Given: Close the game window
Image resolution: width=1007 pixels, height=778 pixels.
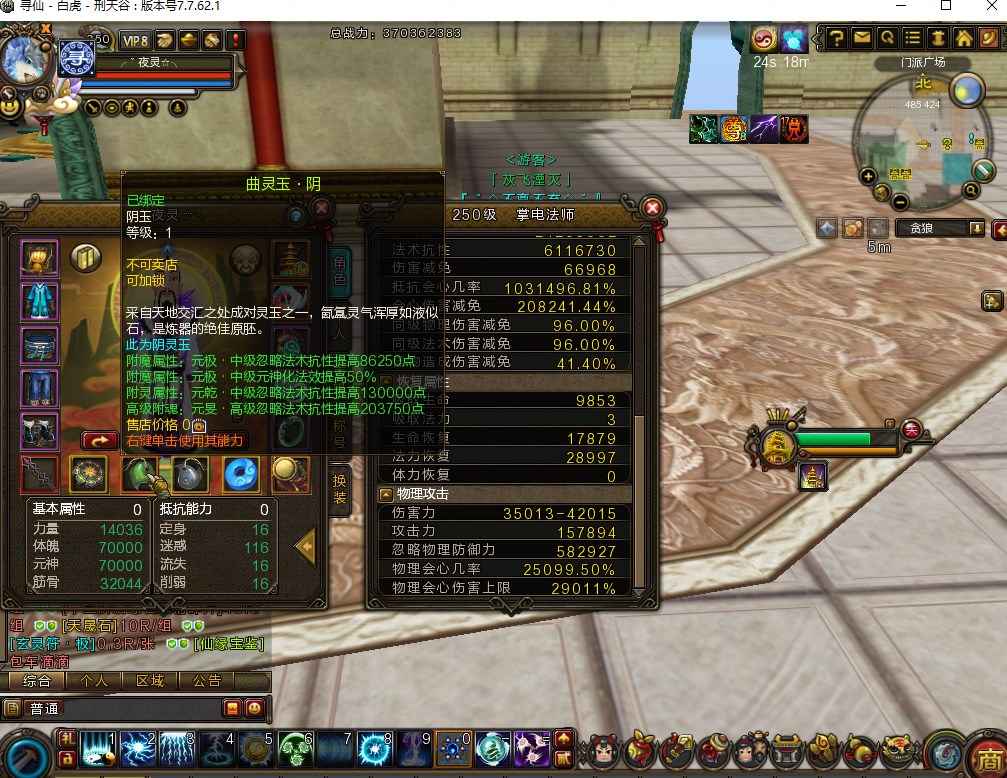Looking at the screenshot, I should (988, 6).
